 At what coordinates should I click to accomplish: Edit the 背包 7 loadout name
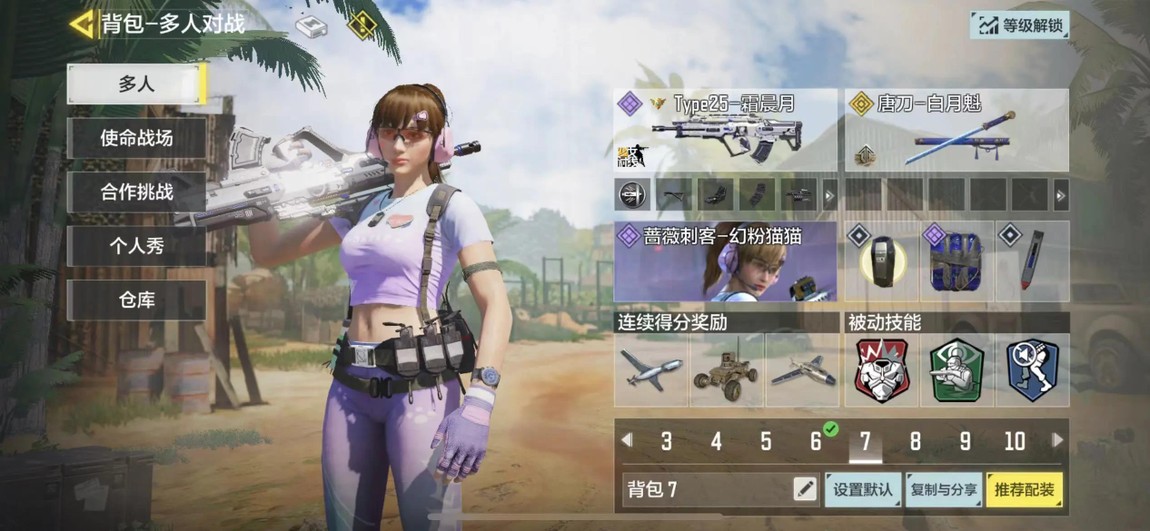804,489
